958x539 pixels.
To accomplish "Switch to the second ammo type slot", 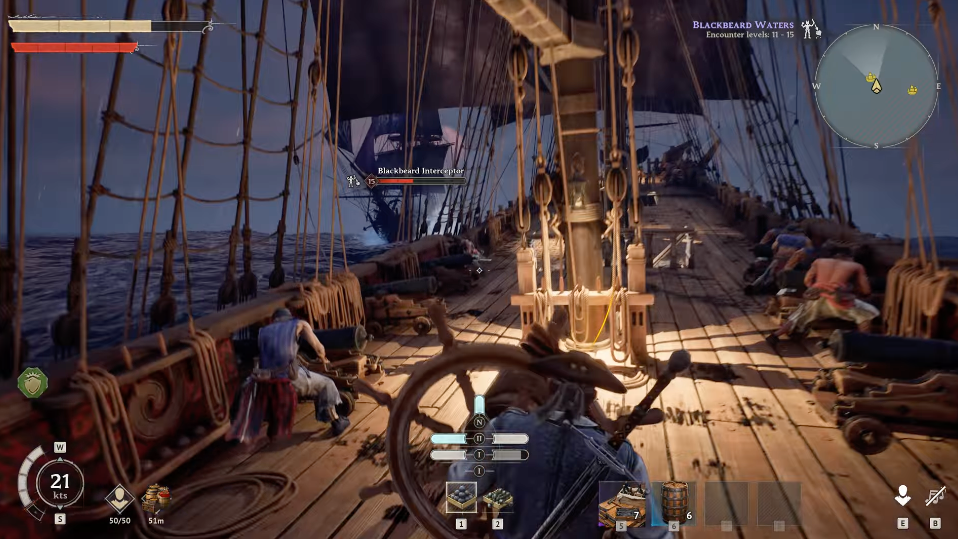I will pos(497,498).
